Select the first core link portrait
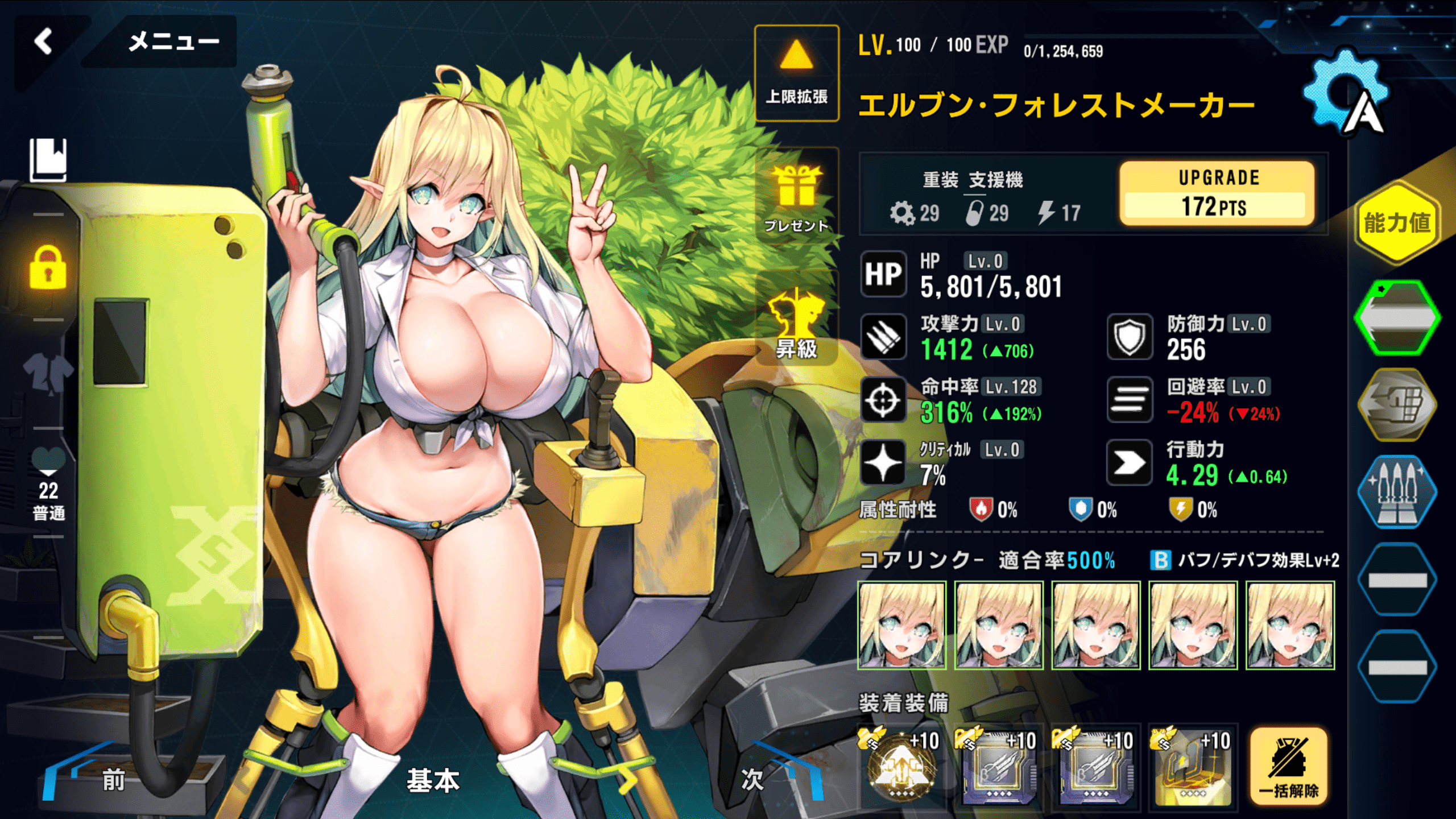 (902, 625)
